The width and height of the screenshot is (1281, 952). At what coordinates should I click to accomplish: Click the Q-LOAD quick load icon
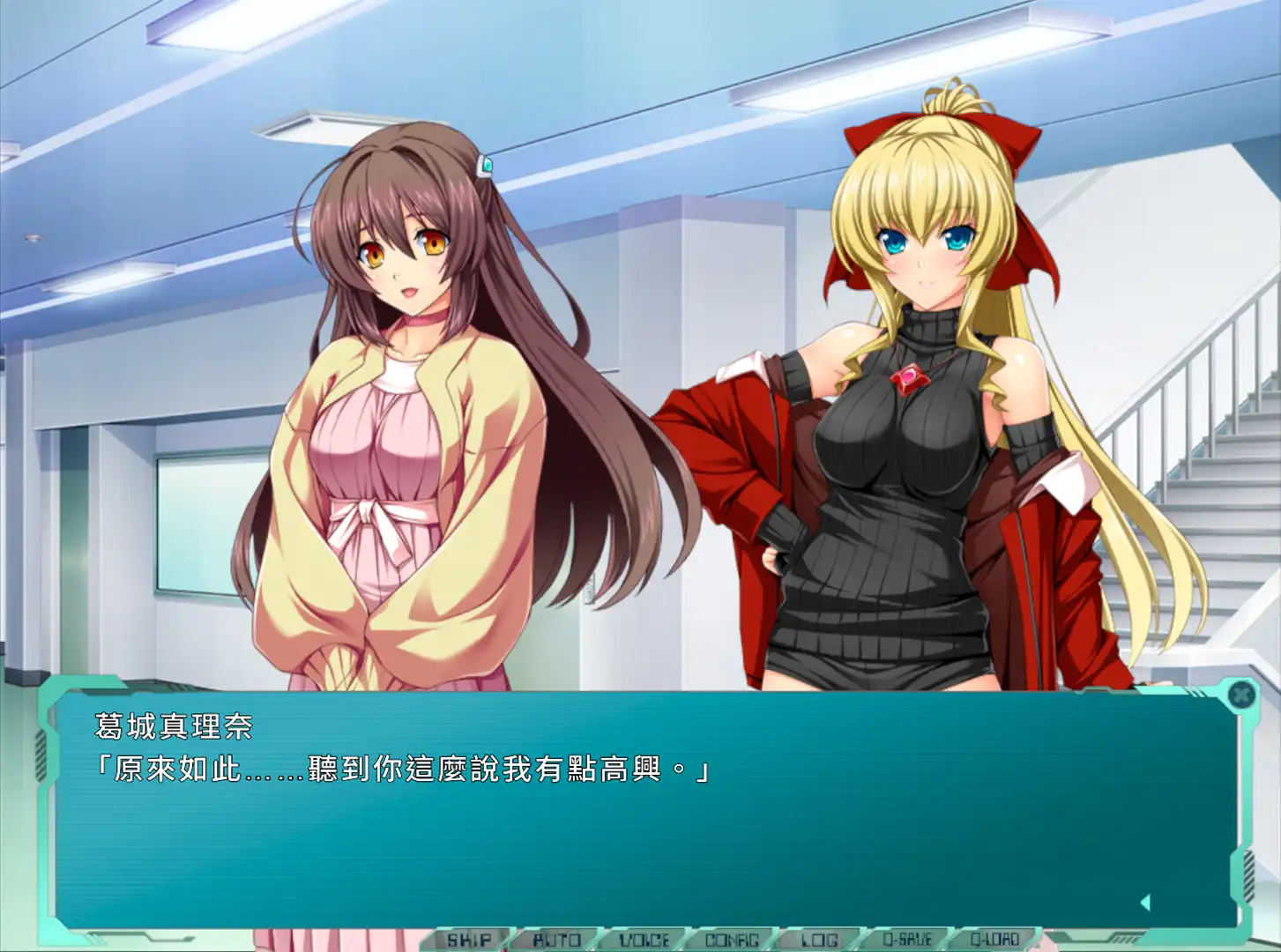point(996,939)
